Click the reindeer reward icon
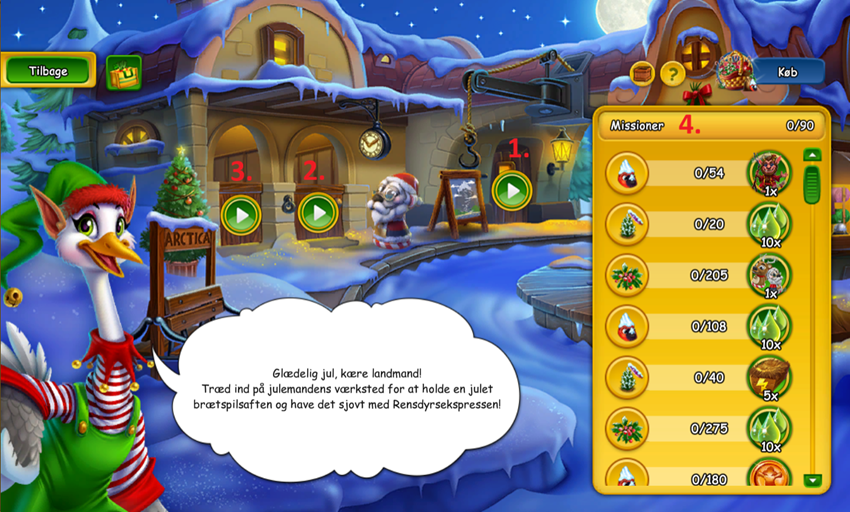 click(x=769, y=274)
